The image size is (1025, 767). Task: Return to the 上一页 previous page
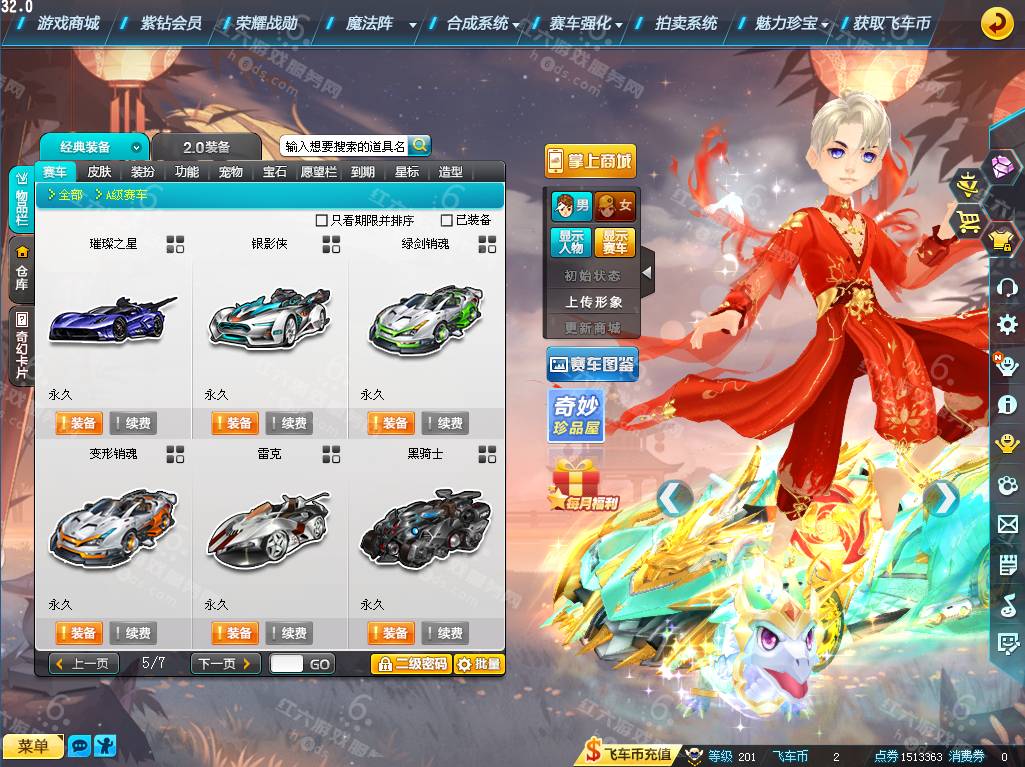(85, 663)
